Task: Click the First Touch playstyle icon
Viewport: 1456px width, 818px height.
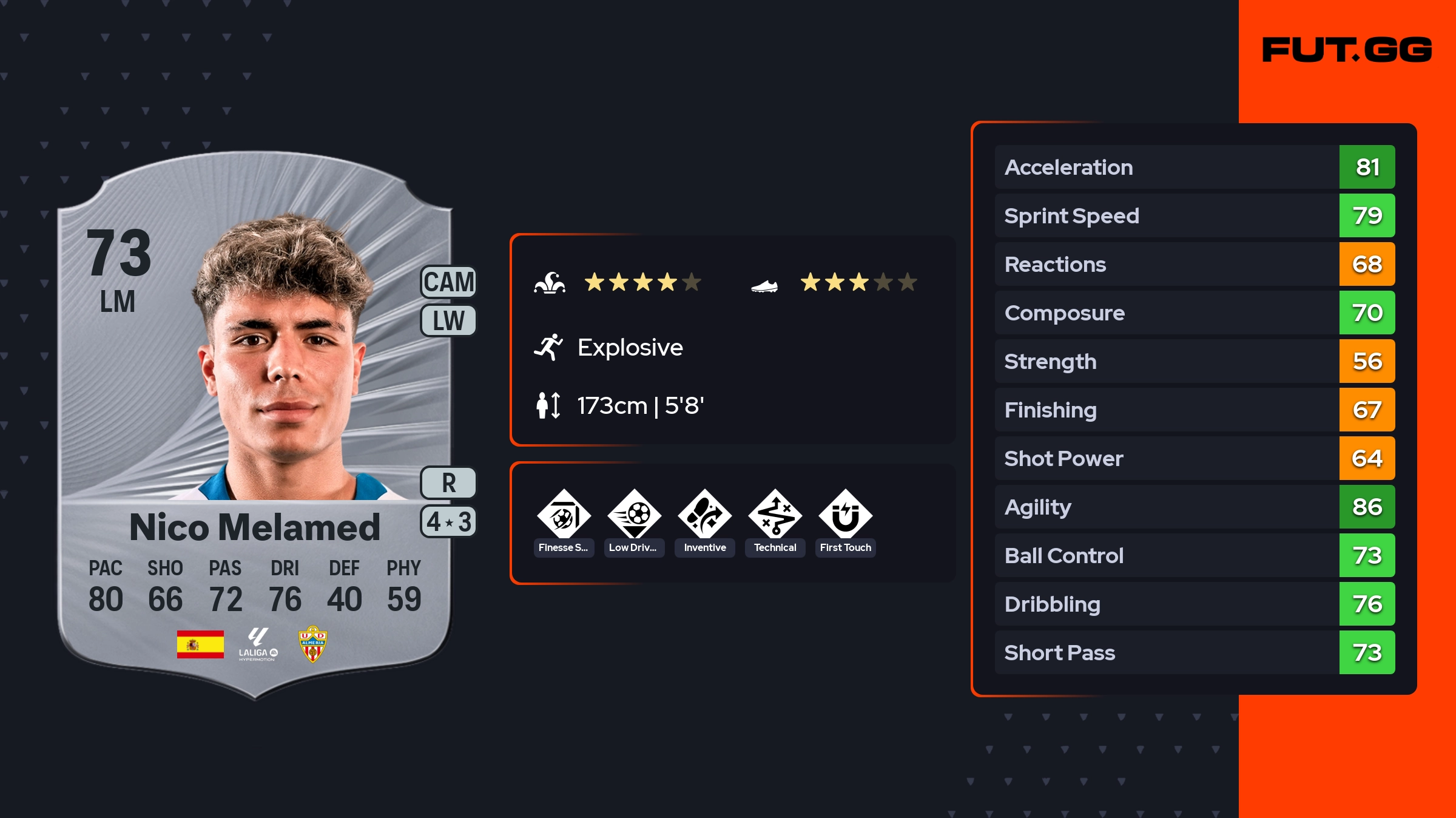Action: point(845,516)
